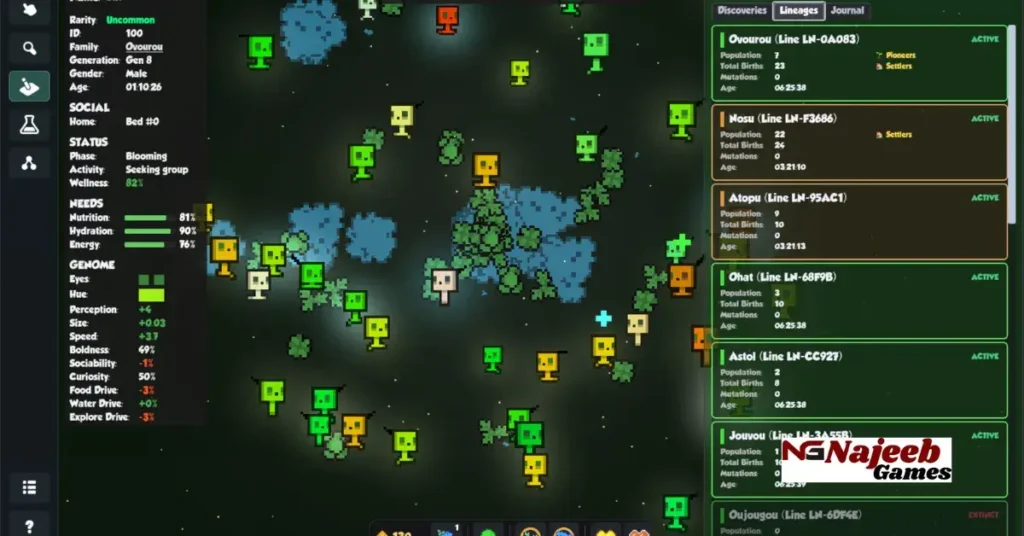The width and height of the screenshot is (1024, 536).
Task: Choose the Atopu lineage row
Action: (x=862, y=221)
